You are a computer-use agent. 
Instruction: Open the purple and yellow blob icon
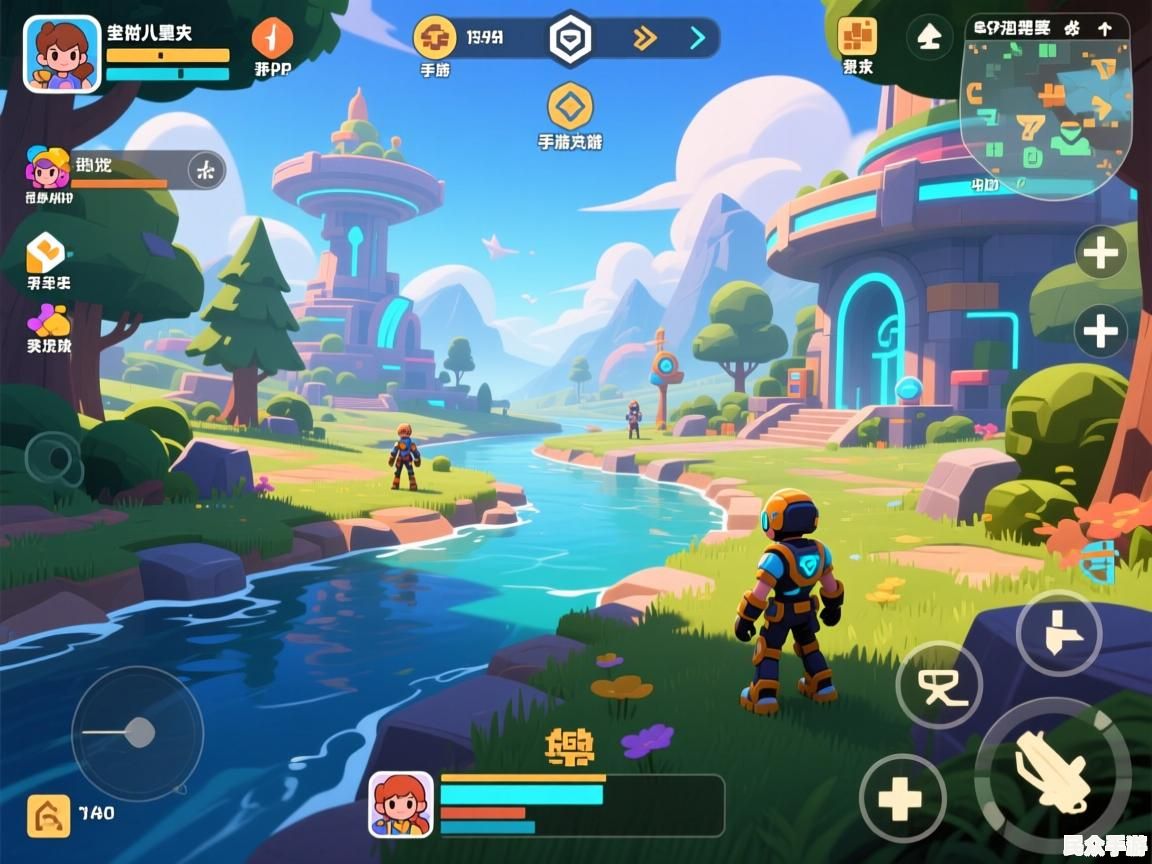click(x=48, y=321)
